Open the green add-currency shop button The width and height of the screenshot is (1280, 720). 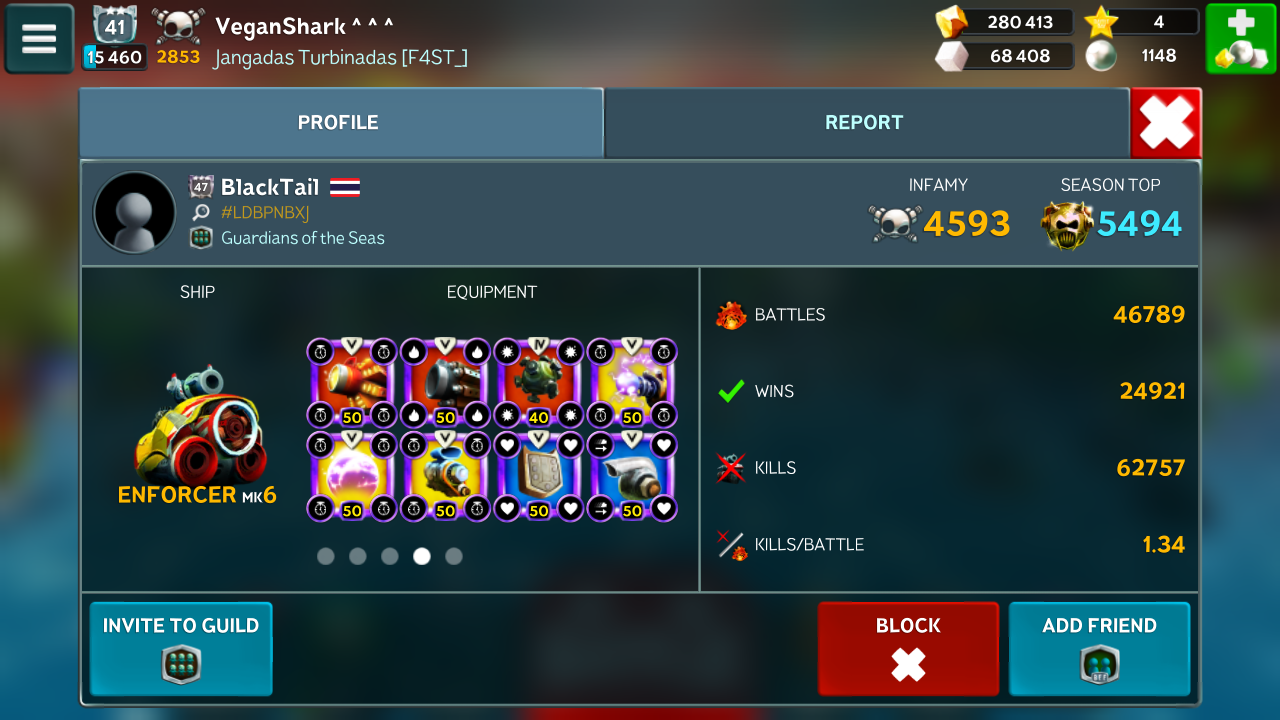pyautogui.click(x=1240, y=38)
